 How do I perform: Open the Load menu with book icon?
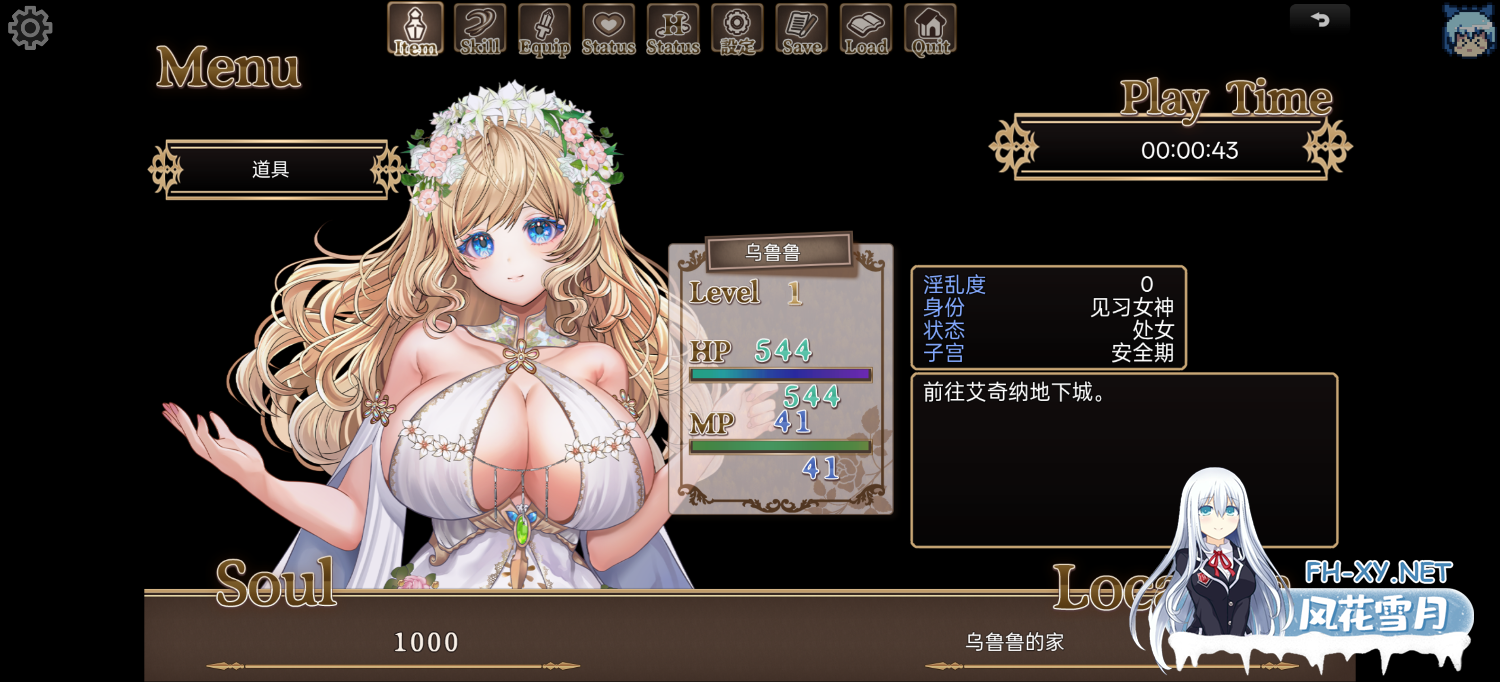pos(866,29)
